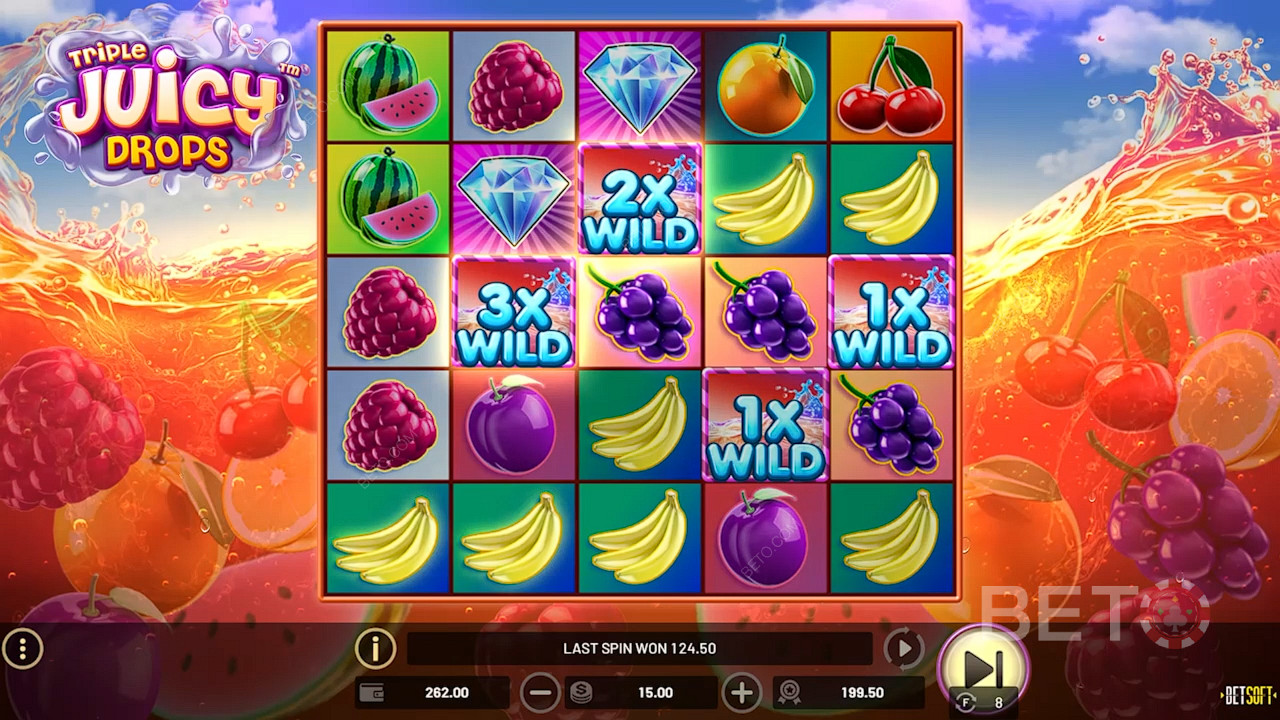Show the game info paytable
Image resolution: width=1280 pixels, height=720 pixels.
click(x=376, y=649)
